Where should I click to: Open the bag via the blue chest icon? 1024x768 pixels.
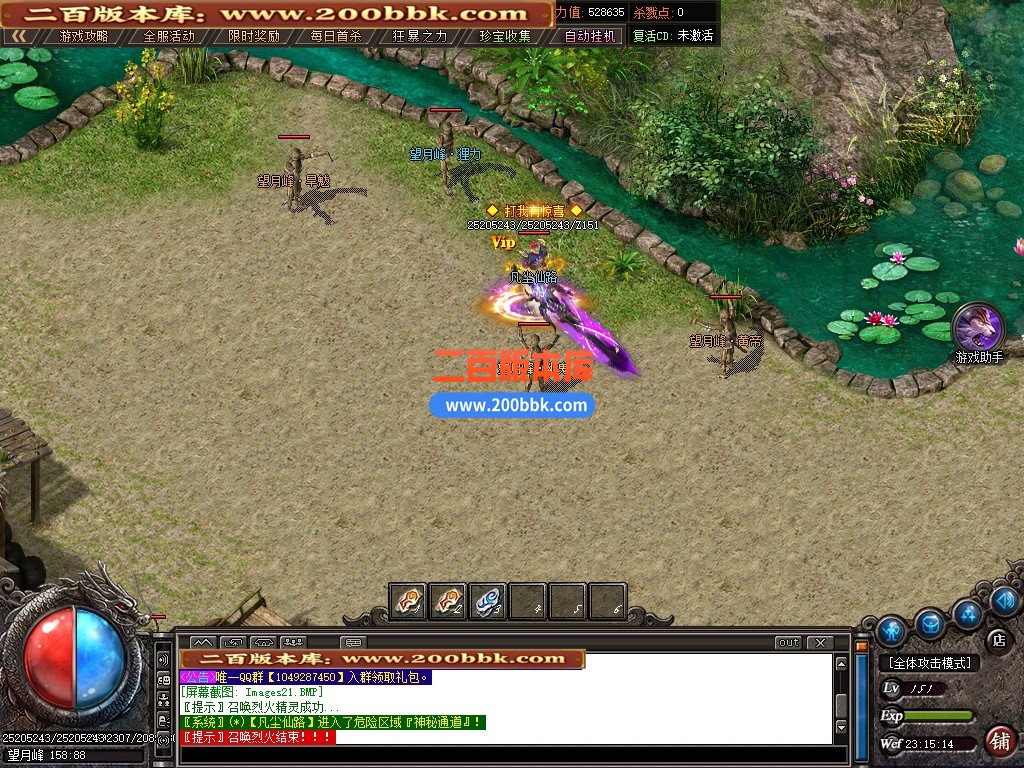[931, 624]
